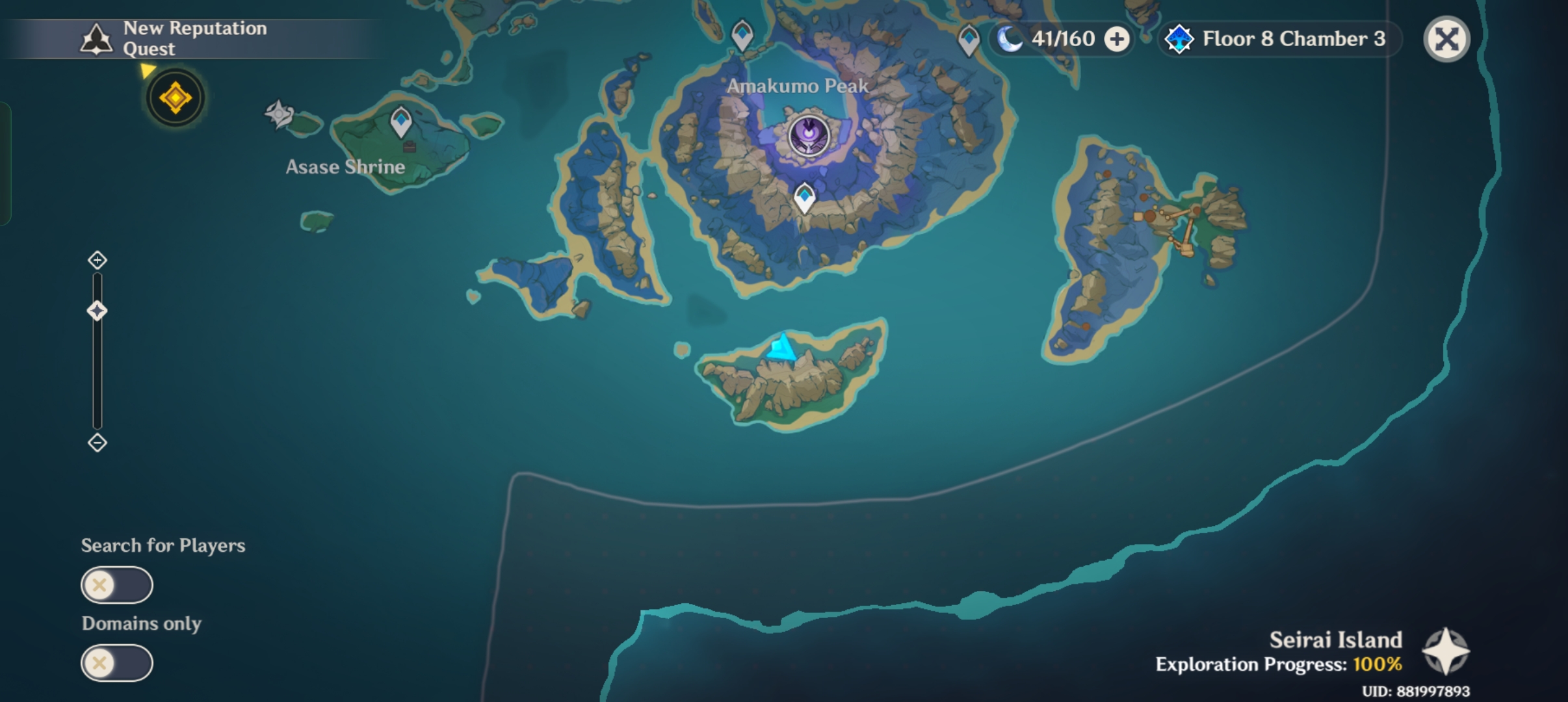Click the zoom-in diamond above the slider
The width and height of the screenshot is (1568, 702).
(x=98, y=259)
